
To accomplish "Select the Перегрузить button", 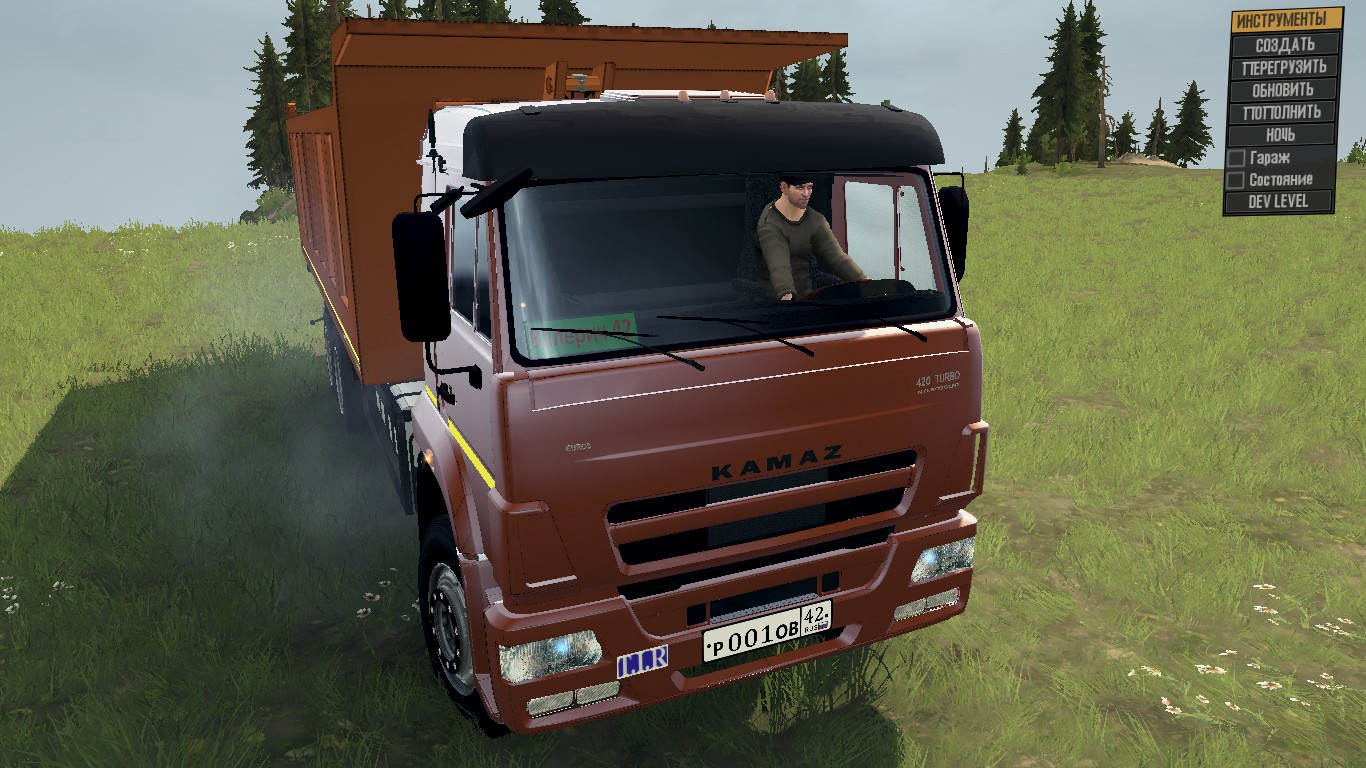I will coord(1285,68).
